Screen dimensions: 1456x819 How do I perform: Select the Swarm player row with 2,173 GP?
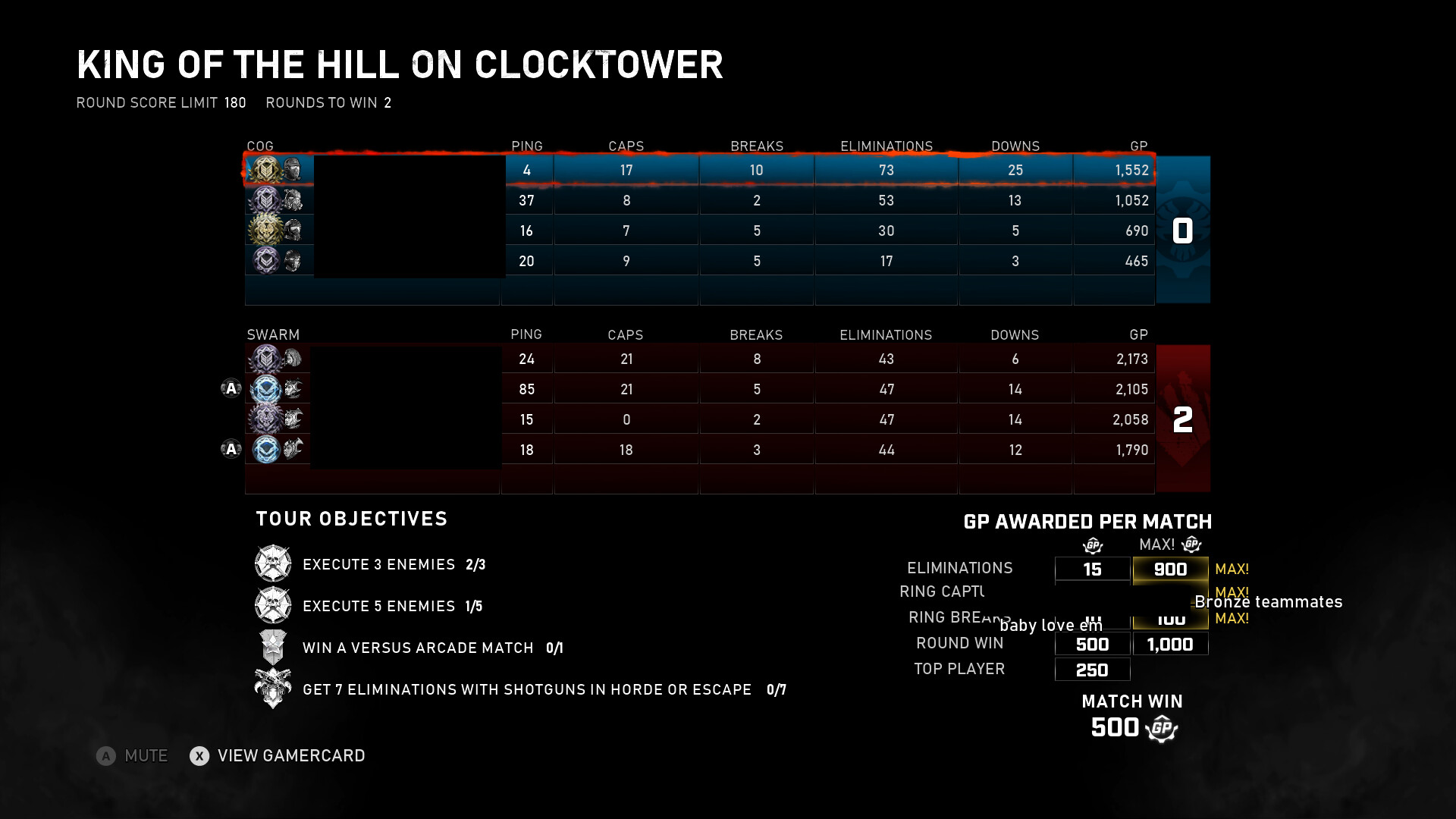point(698,359)
